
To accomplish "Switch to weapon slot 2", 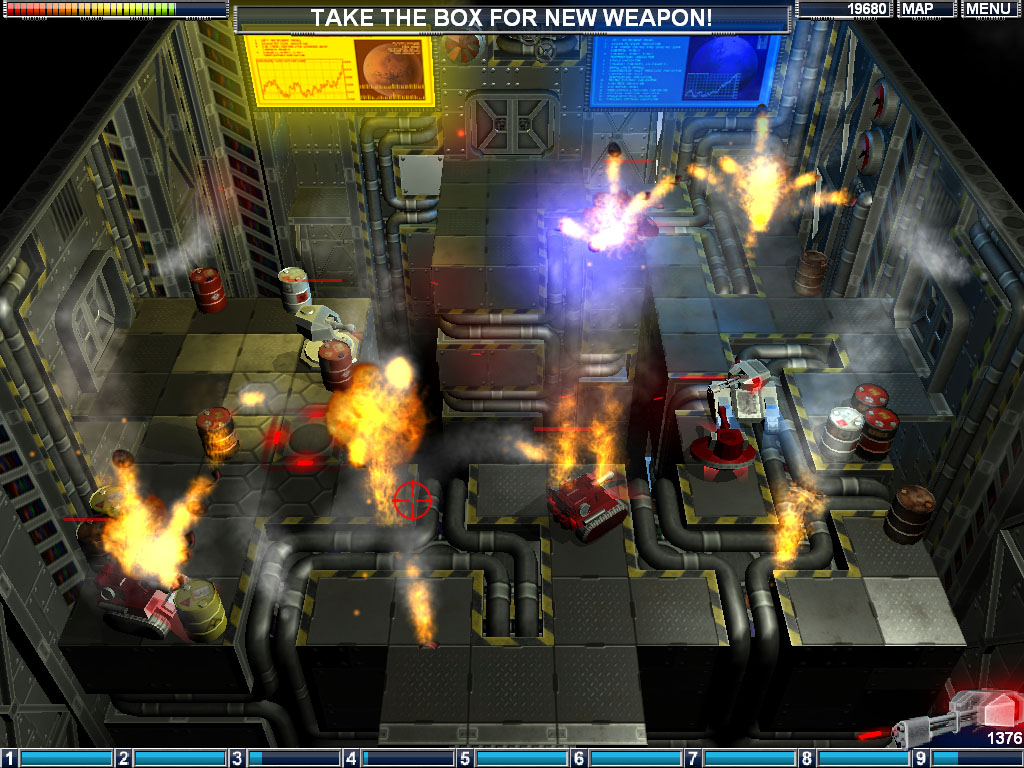I will coord(171,758).
